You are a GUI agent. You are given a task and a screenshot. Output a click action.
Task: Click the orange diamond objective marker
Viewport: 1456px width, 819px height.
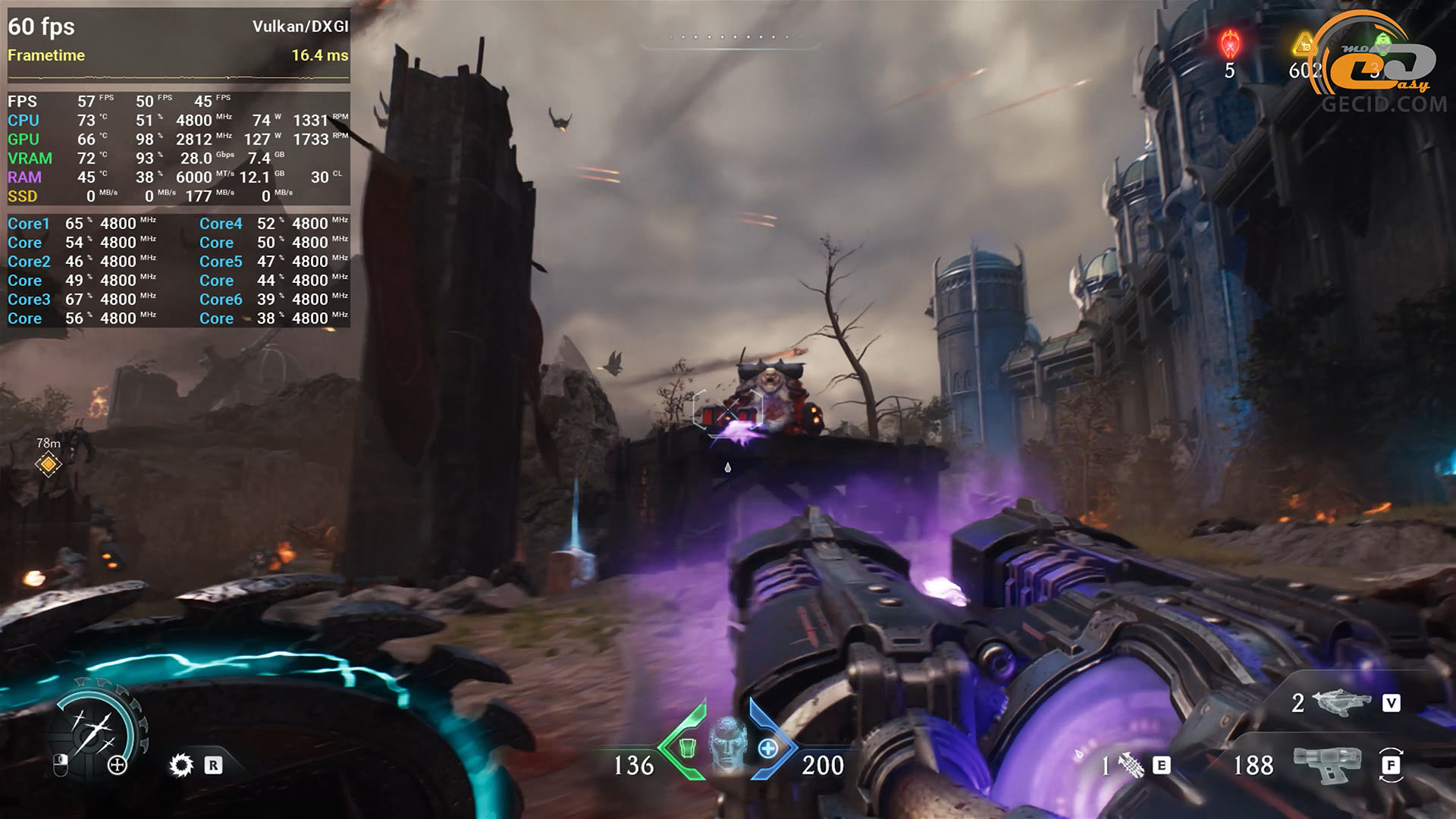[49, 463]
